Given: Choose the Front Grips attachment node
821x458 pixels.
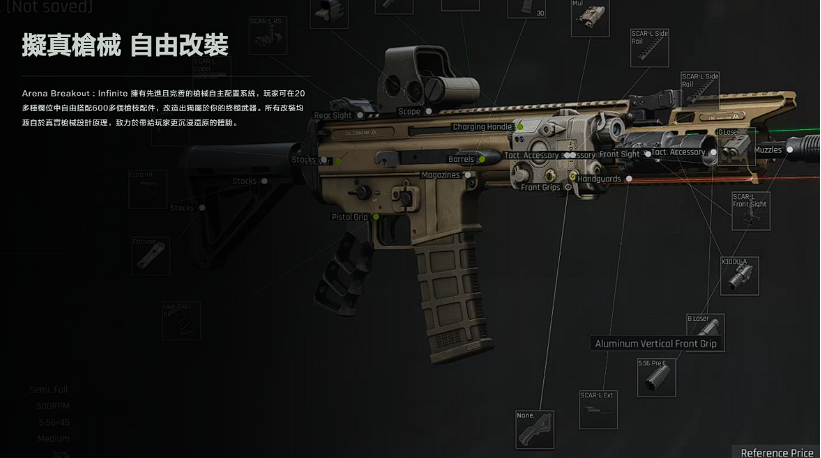Looking at the screenshot, I should 541,187.
